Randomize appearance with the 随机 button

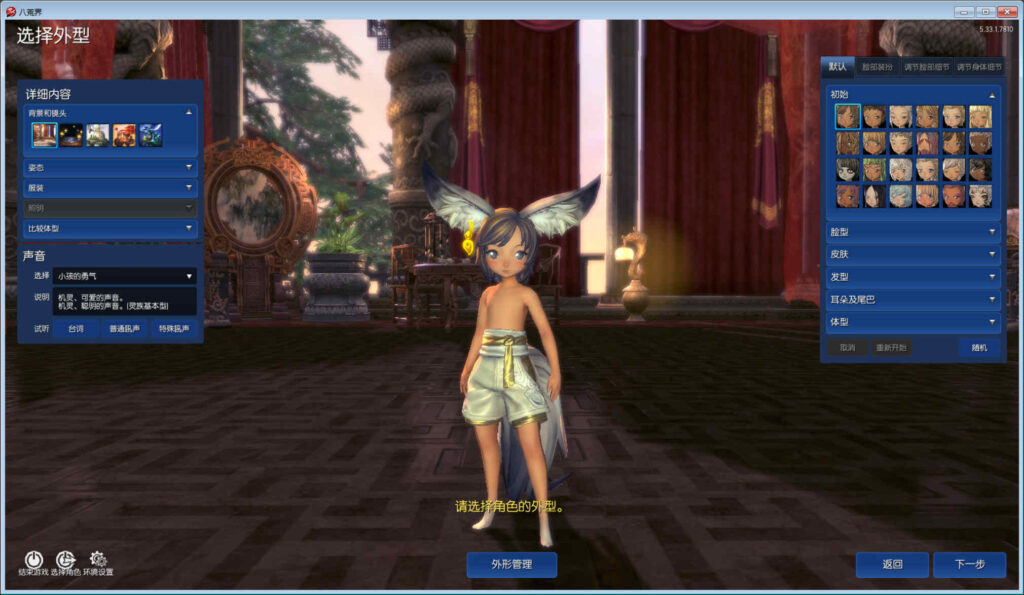pyautogui.click(x=978, y=348)
